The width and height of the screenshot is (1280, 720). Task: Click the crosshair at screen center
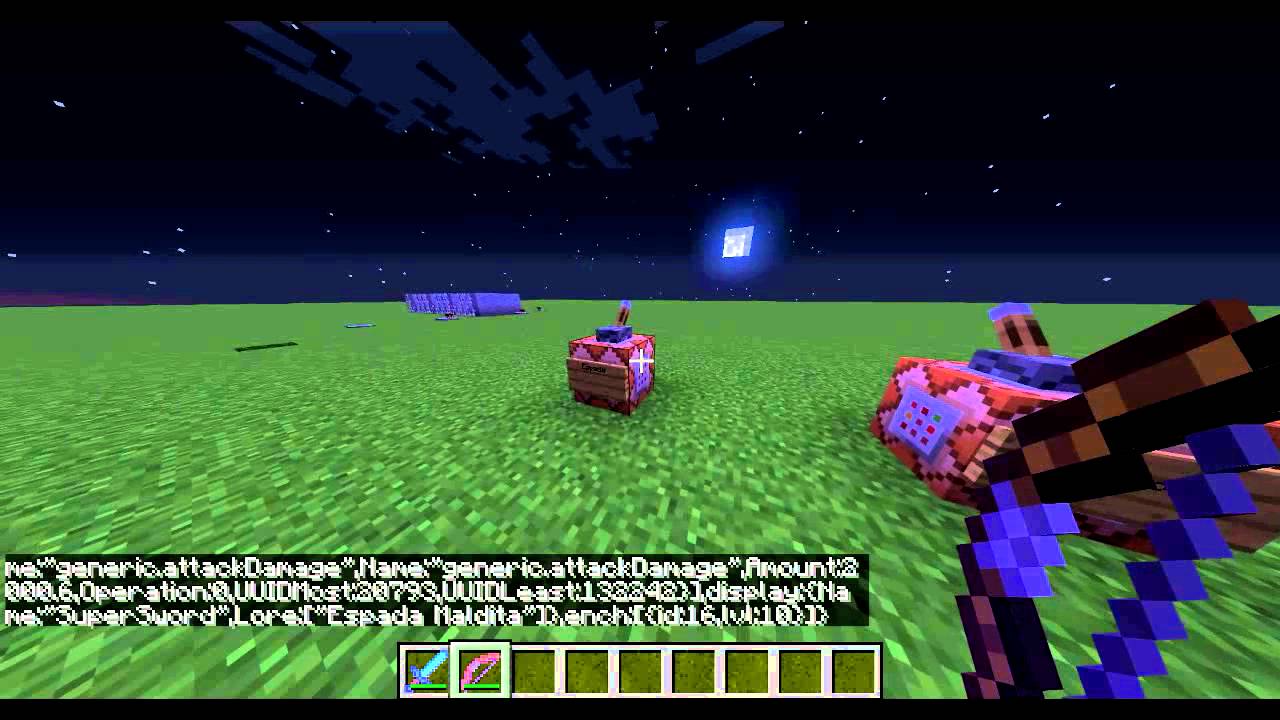(640, 360)
